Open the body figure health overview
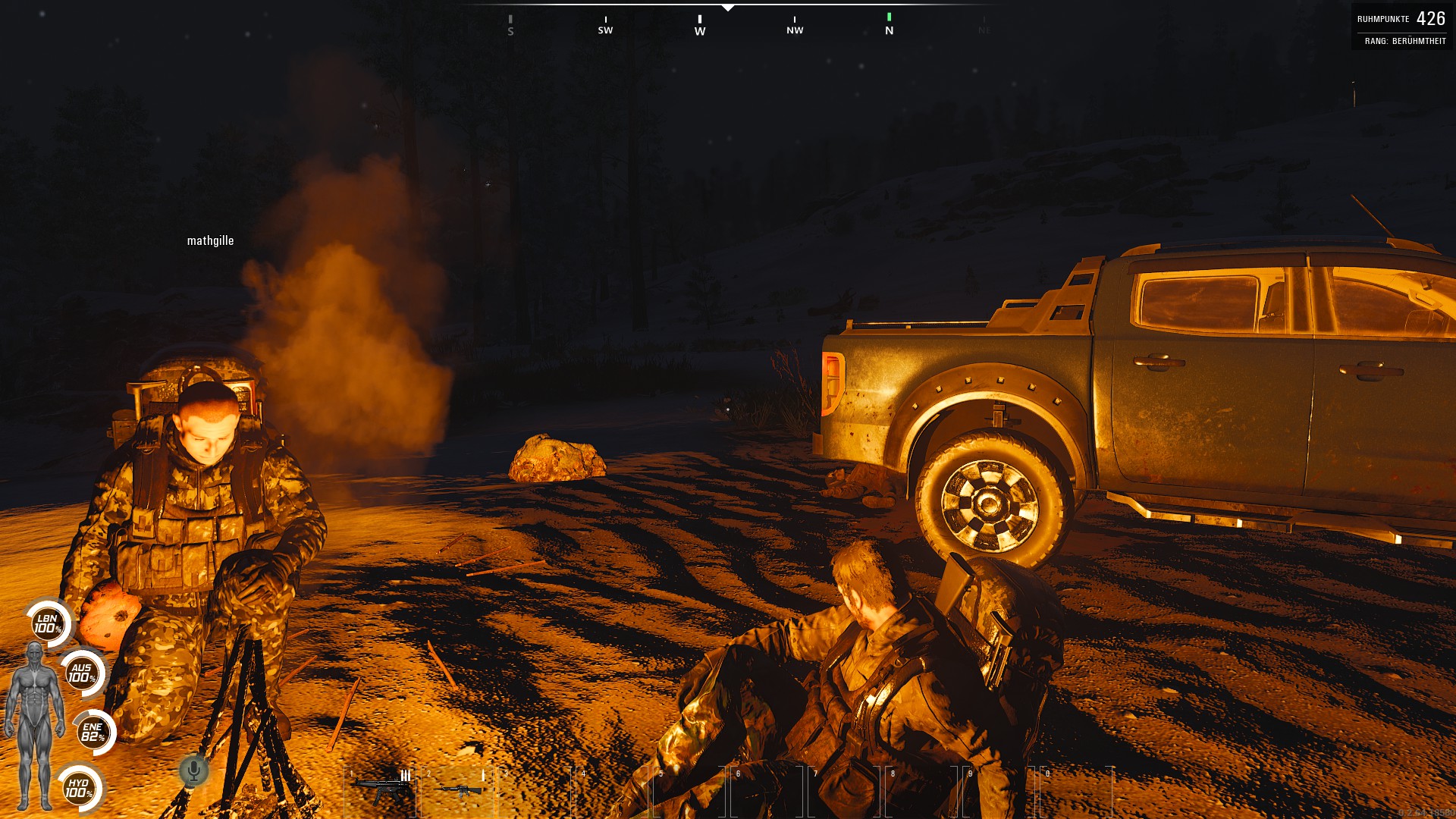This screenshot has width=1456, height=819. 35,726
